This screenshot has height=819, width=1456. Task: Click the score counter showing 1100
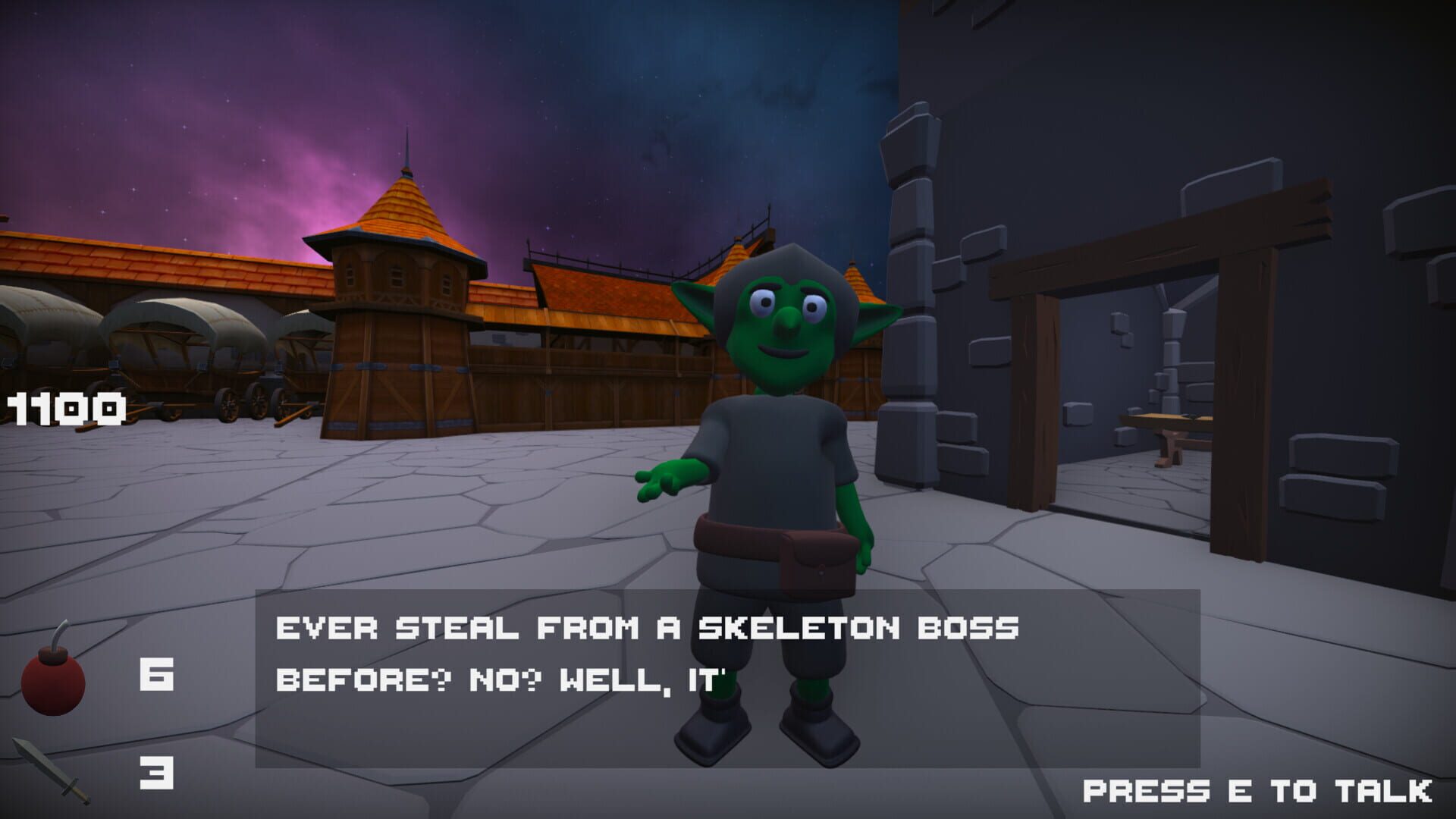coord(64,409)
